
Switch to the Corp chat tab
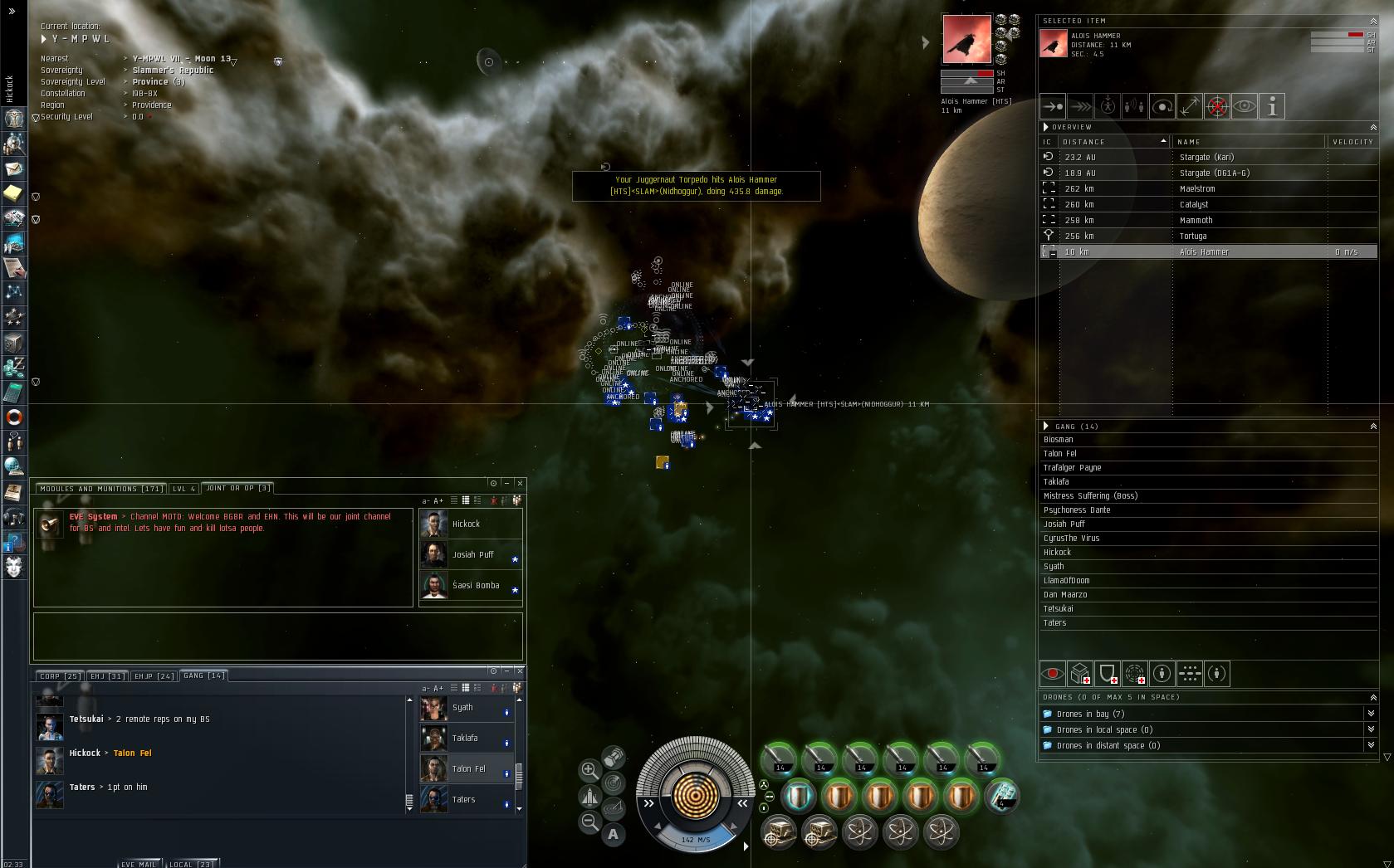pos(61,676)
